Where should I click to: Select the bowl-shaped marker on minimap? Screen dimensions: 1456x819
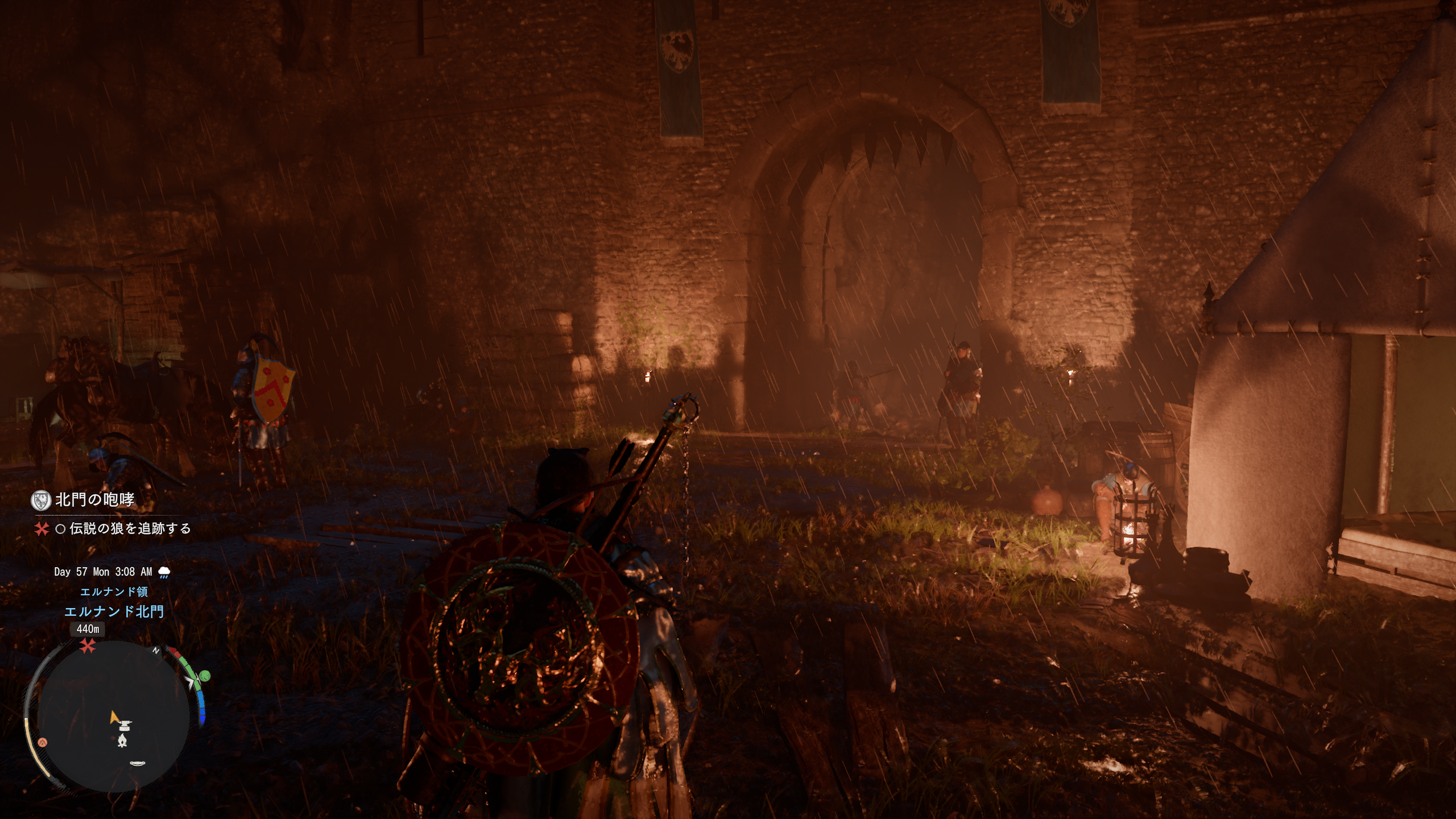[137, 763]
